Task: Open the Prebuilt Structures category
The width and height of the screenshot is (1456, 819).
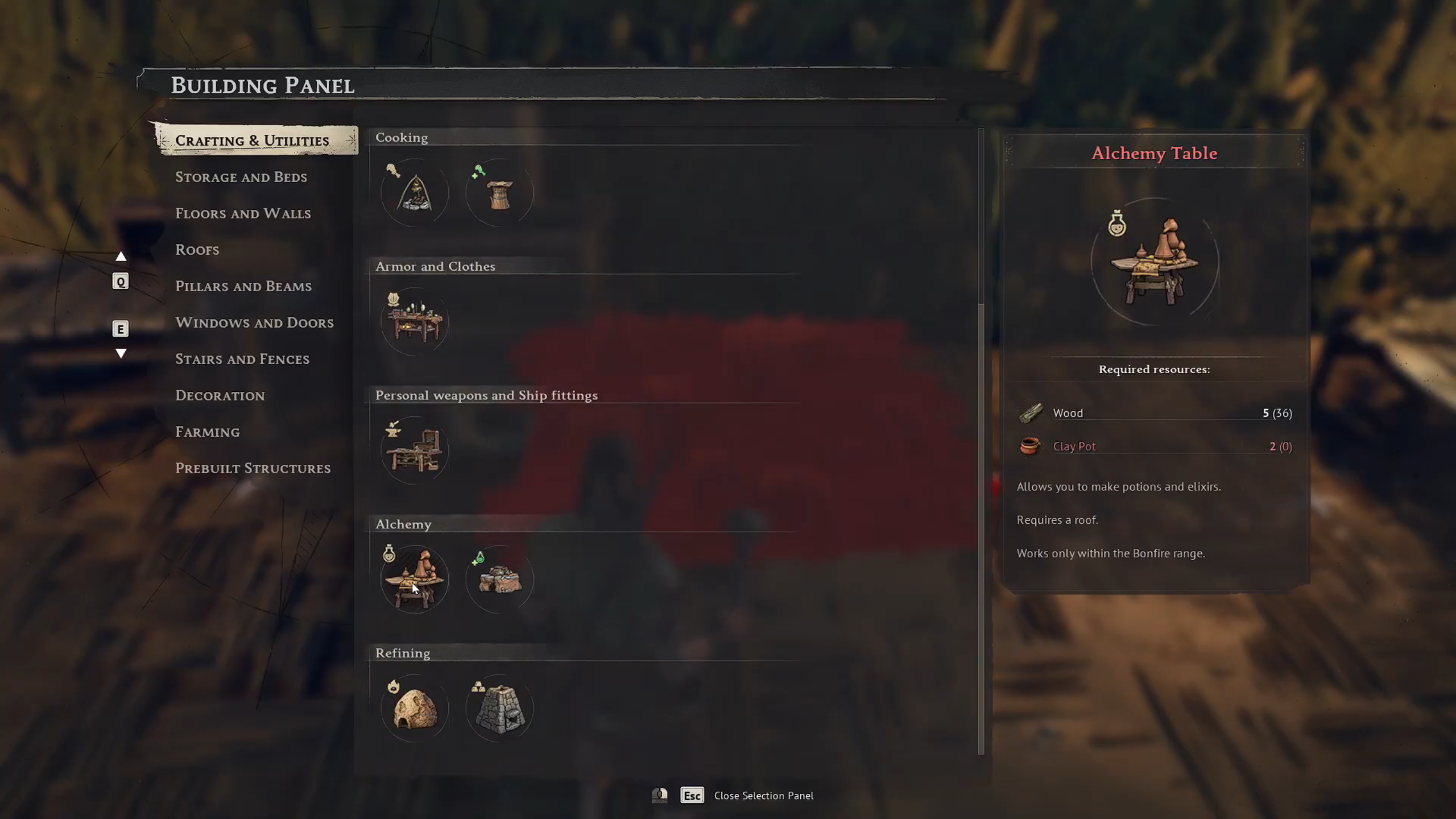Action: [x=253, y=468]
